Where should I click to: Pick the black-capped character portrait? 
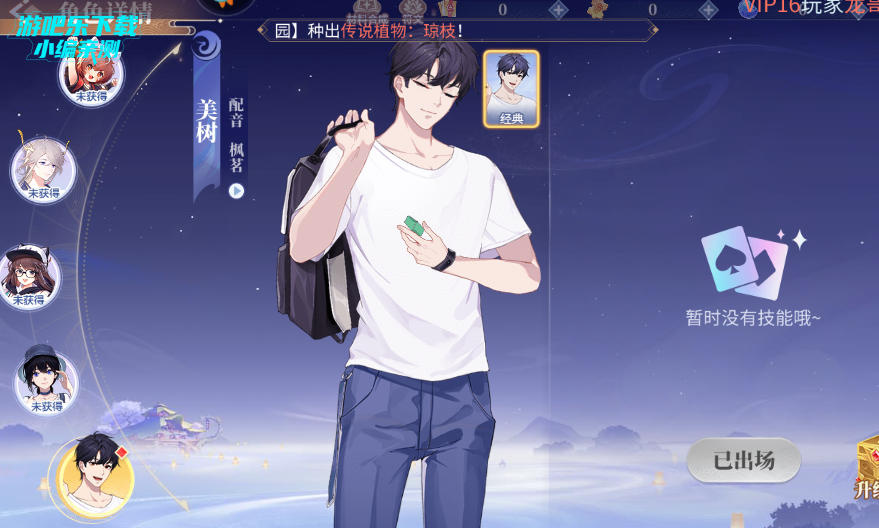[46, 381]
